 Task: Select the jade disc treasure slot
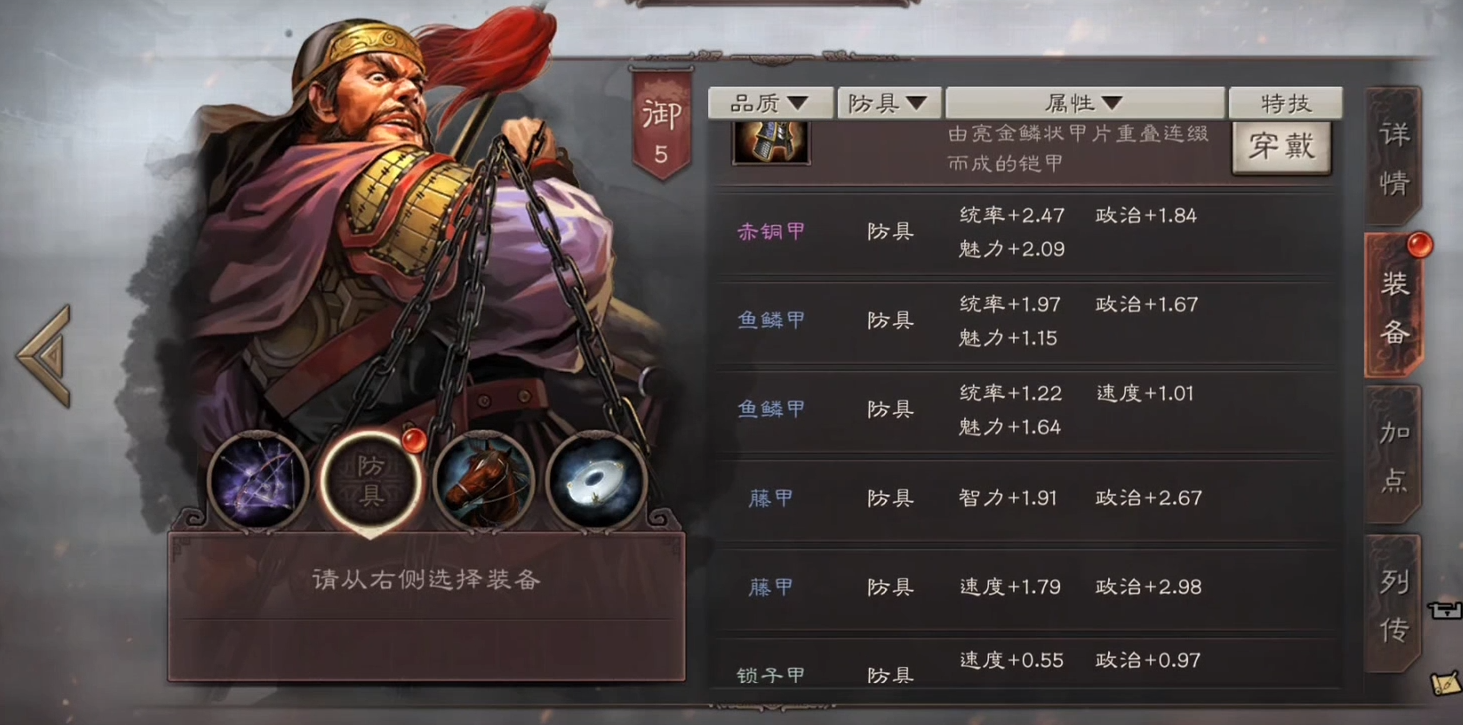tap(596, 482)
